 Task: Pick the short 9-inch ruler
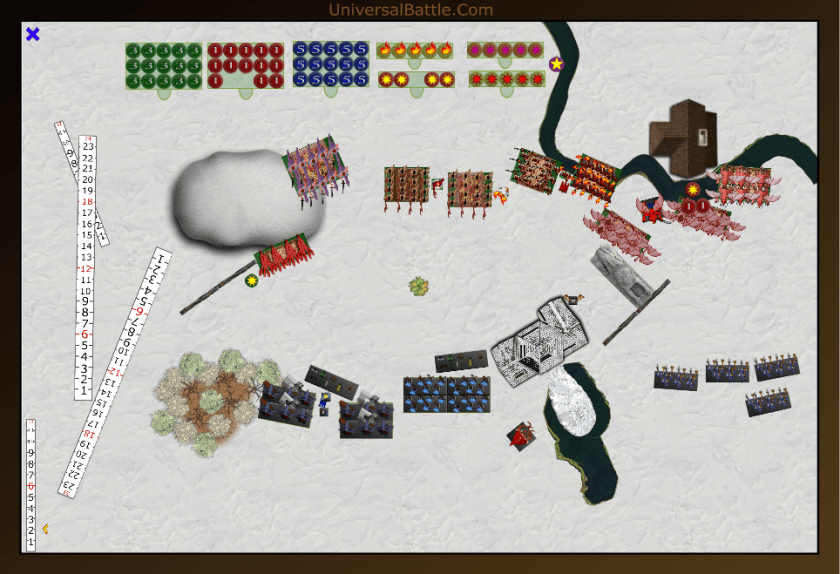[x=30, y=485]
